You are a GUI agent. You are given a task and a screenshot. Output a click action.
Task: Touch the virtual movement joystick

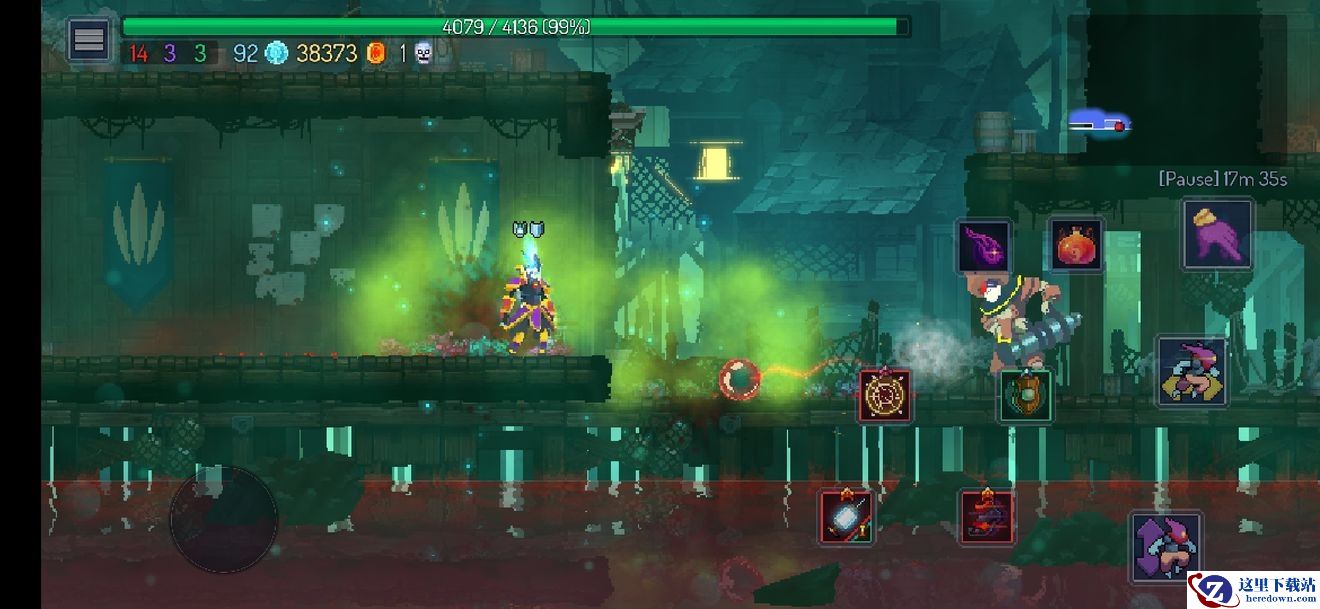(224, 519)
